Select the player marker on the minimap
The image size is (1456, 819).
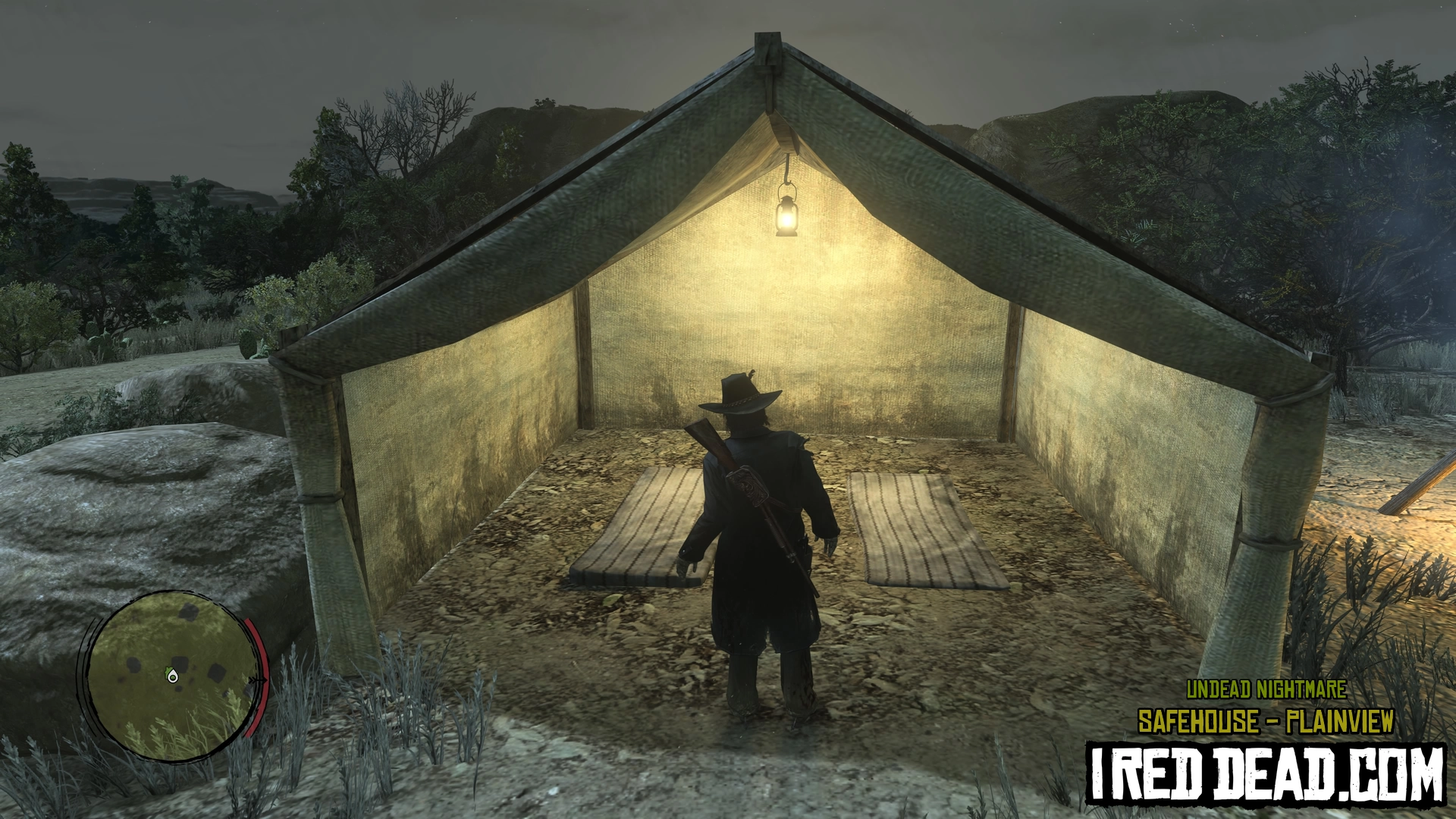point(173,676)
